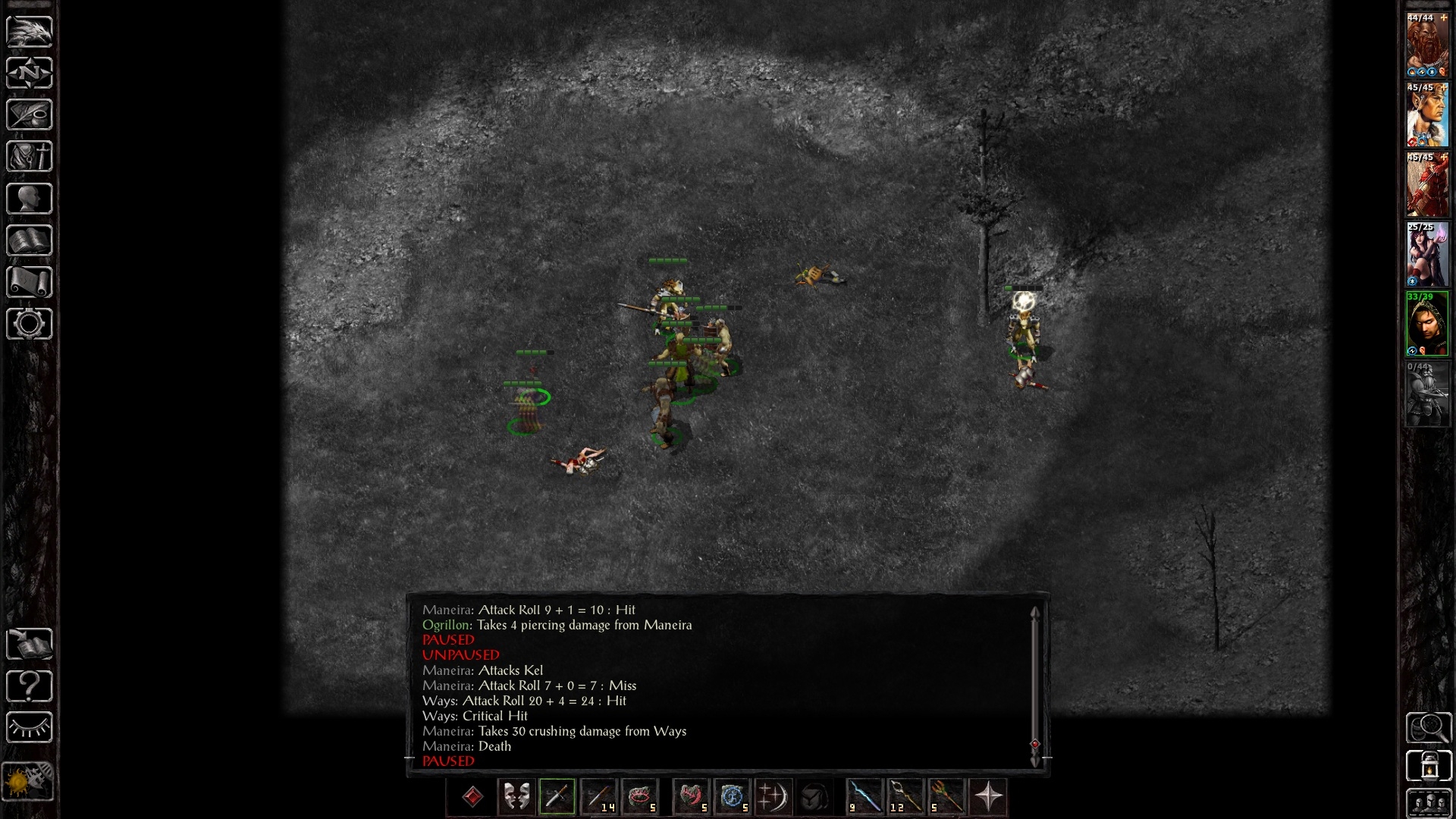Open special abilities with the four-pointed star
Viewport: 1456px width, 819px height.
coord(988,797)
